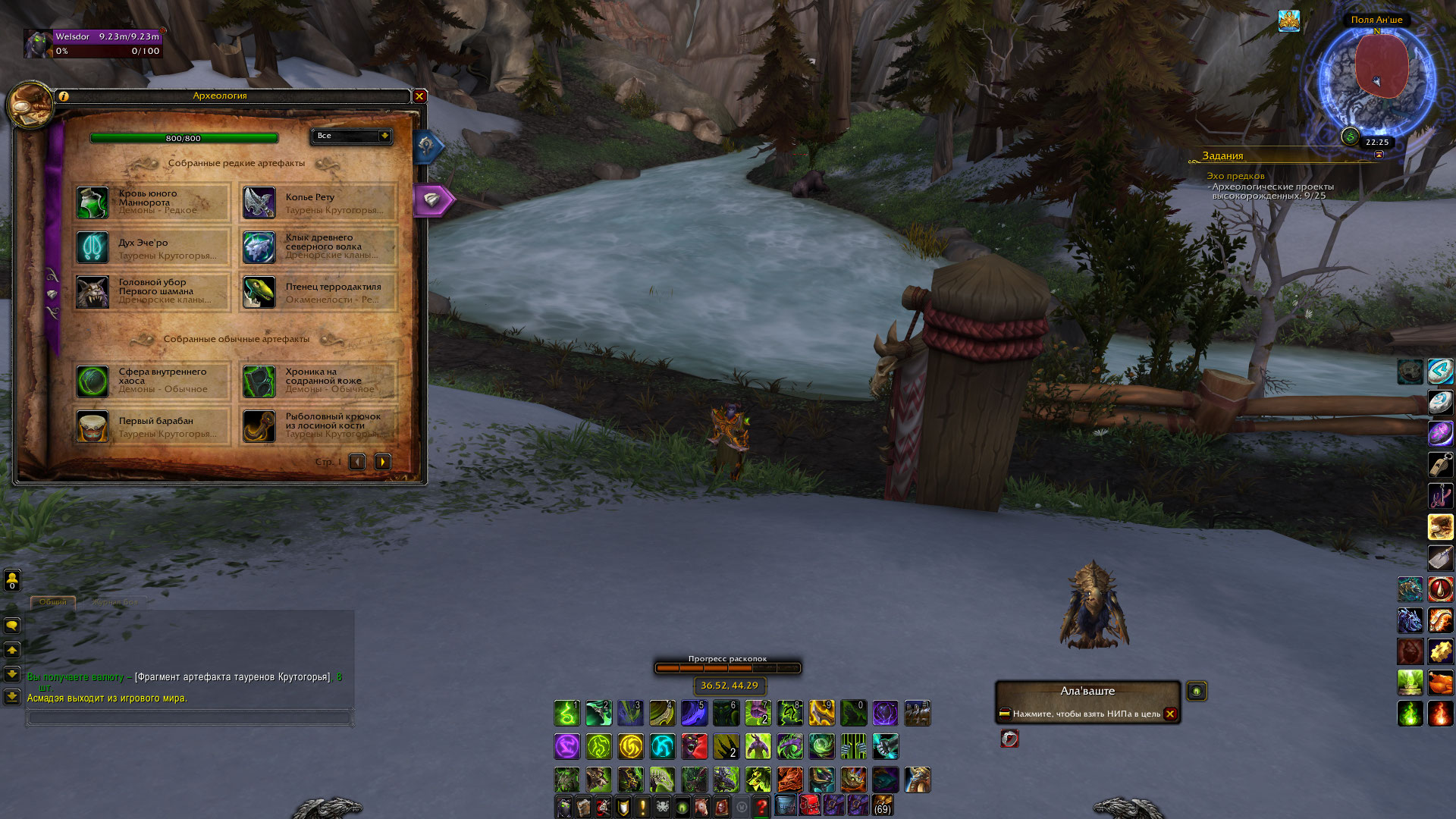The width and height of the screenshot is (1456, 819).
Task: Switch to the purple completed artifacts side tab
Action: tap(433, 199)
